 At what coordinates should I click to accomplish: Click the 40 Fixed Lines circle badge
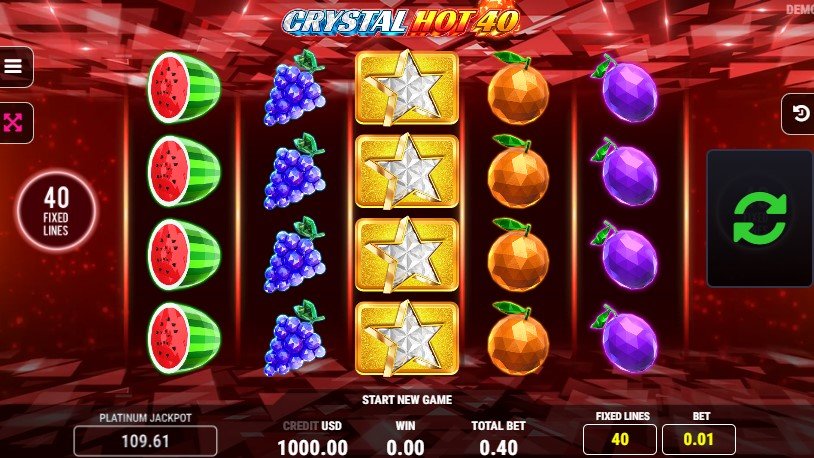point(57,211)
